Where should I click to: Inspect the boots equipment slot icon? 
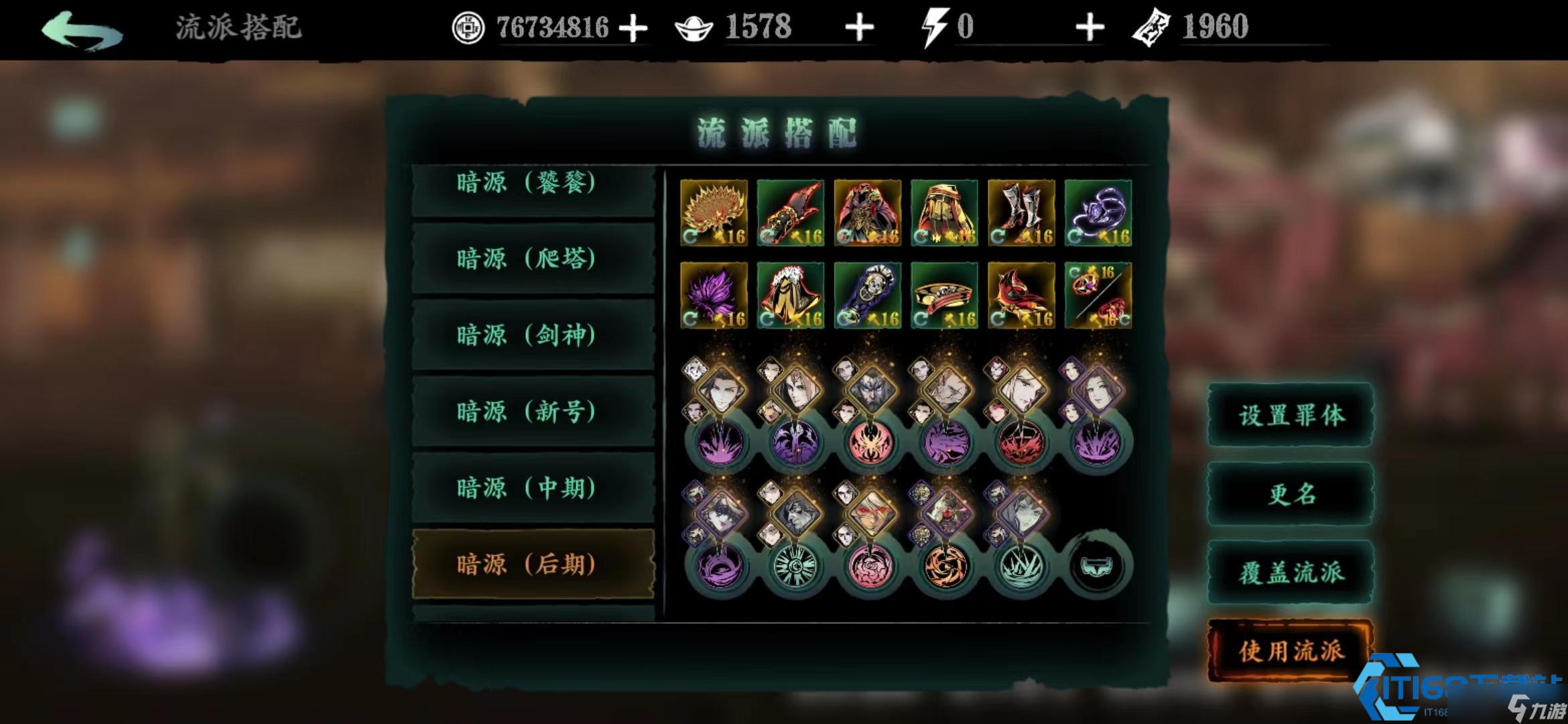(1022, 213)
